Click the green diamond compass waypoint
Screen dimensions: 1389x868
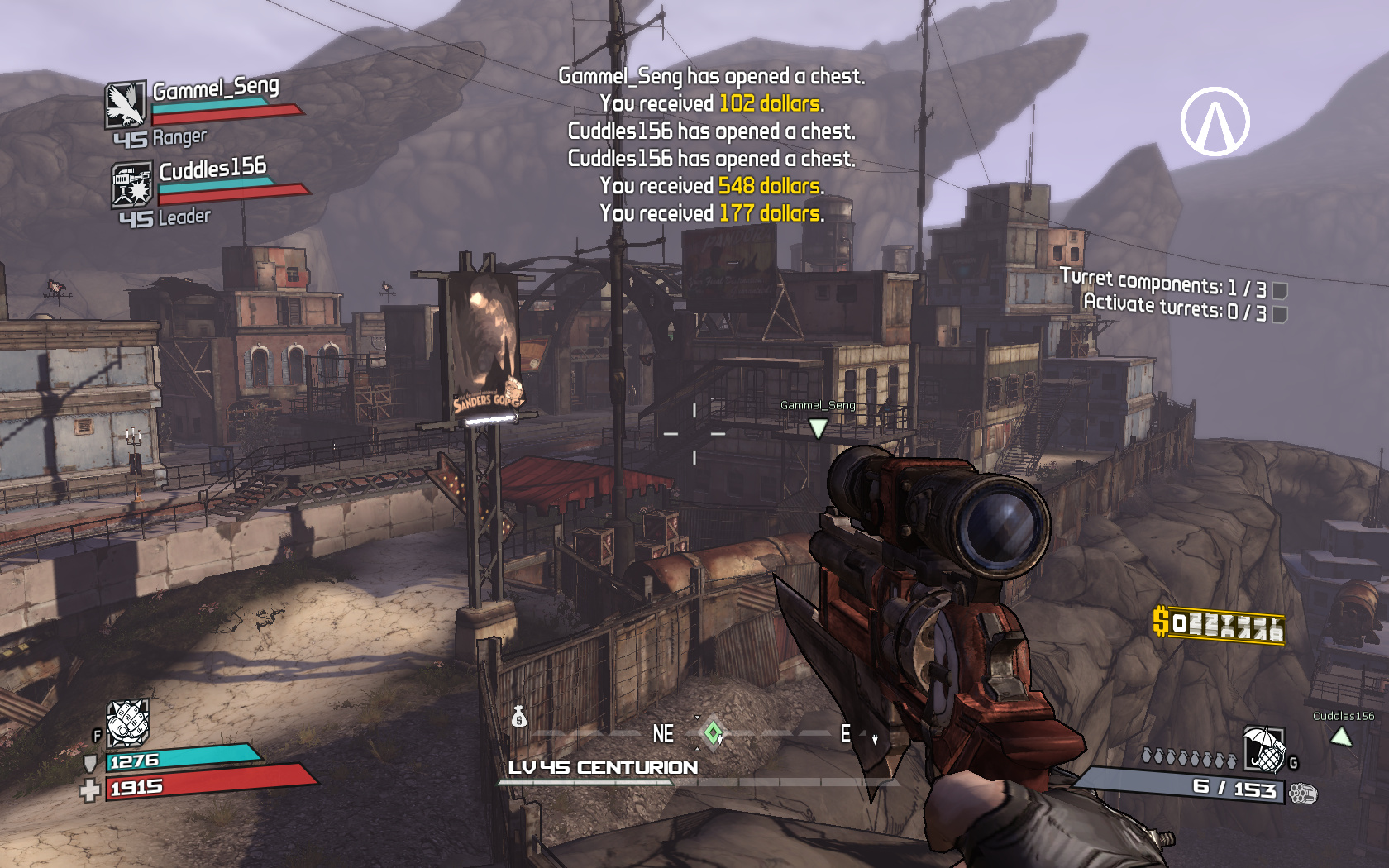click(713, 732)
